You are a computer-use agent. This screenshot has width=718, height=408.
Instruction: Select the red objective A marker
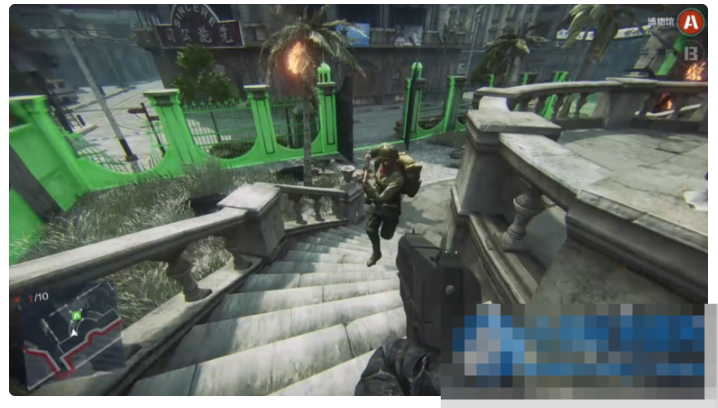689,21
